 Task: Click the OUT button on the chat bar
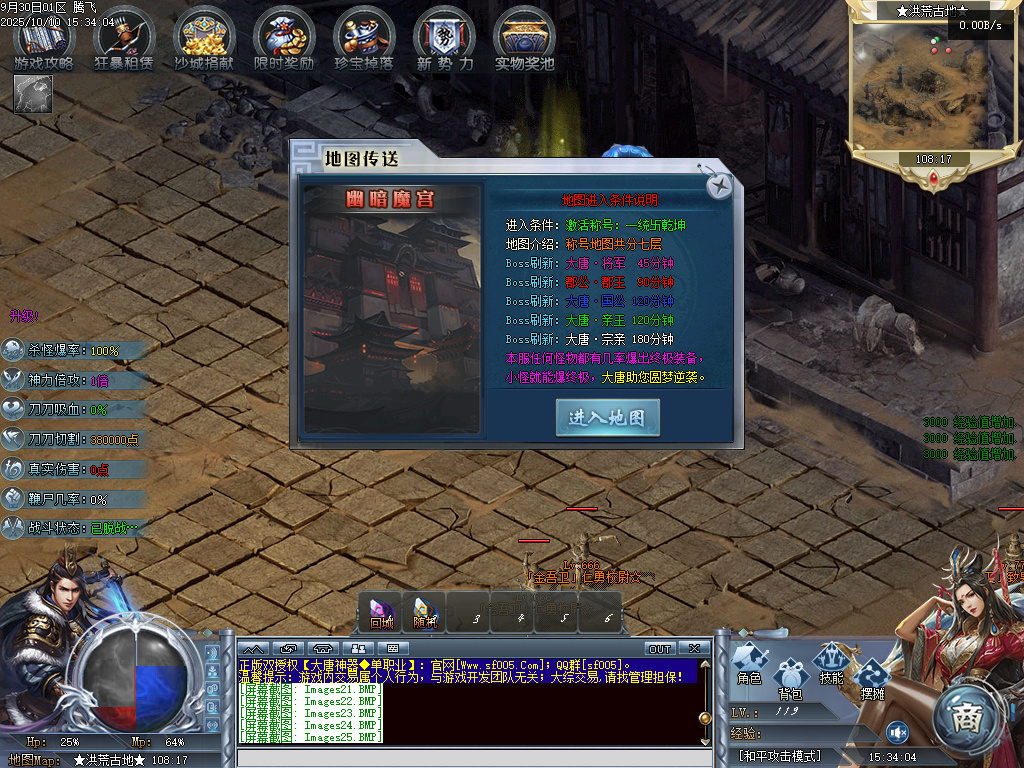click(660, 649)
